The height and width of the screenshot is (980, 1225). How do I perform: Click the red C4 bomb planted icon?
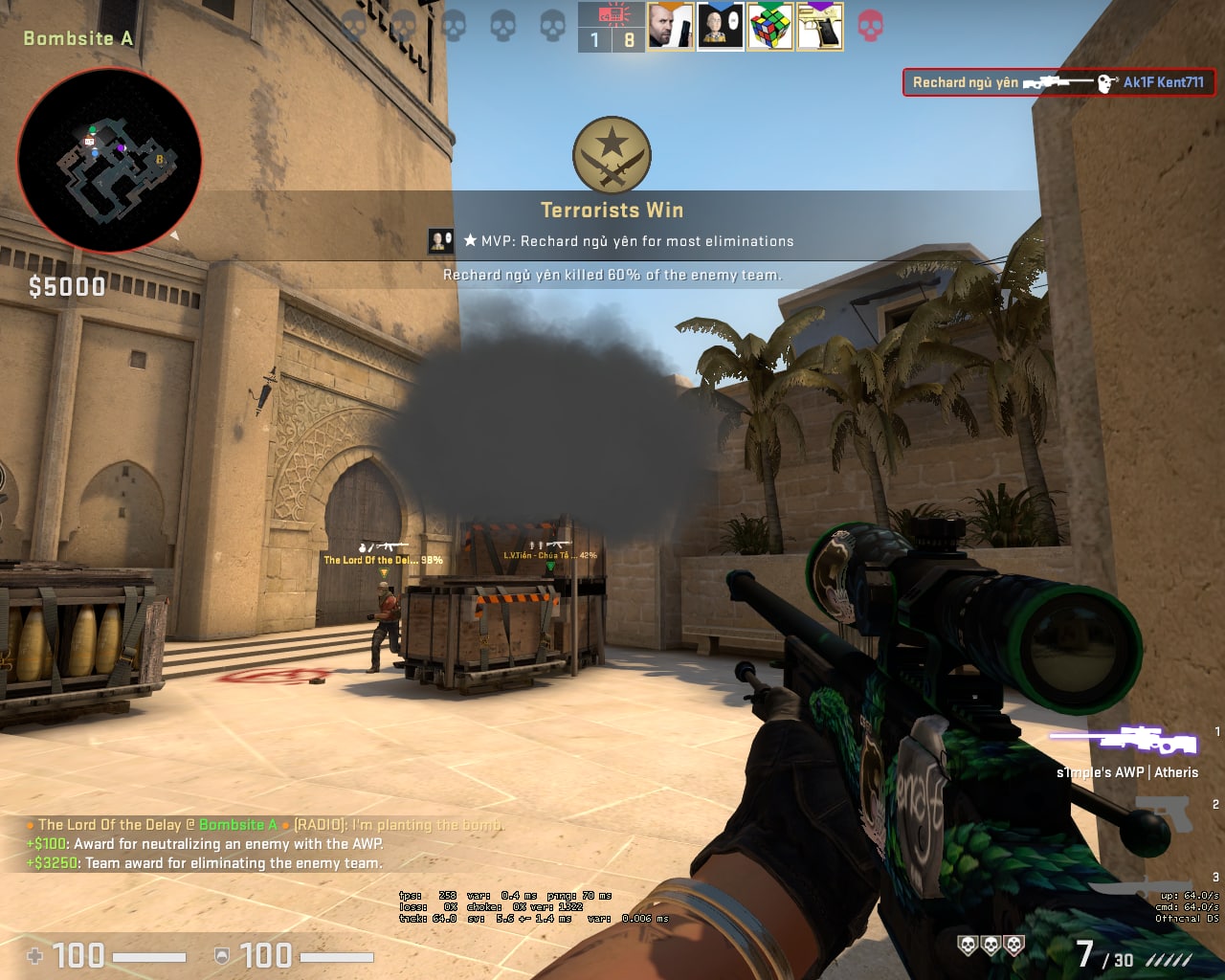coord(611,14)
